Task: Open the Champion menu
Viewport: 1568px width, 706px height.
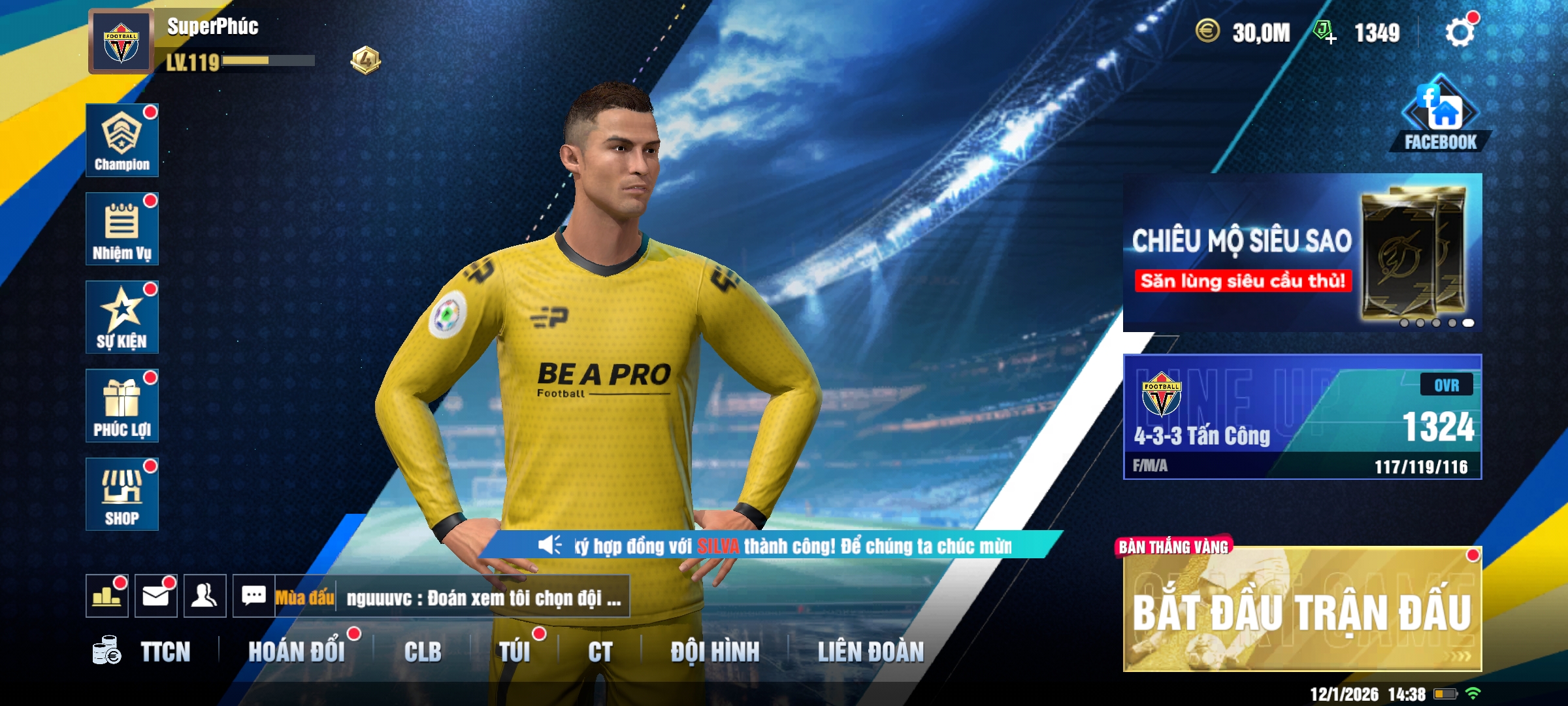Action: 122,140
